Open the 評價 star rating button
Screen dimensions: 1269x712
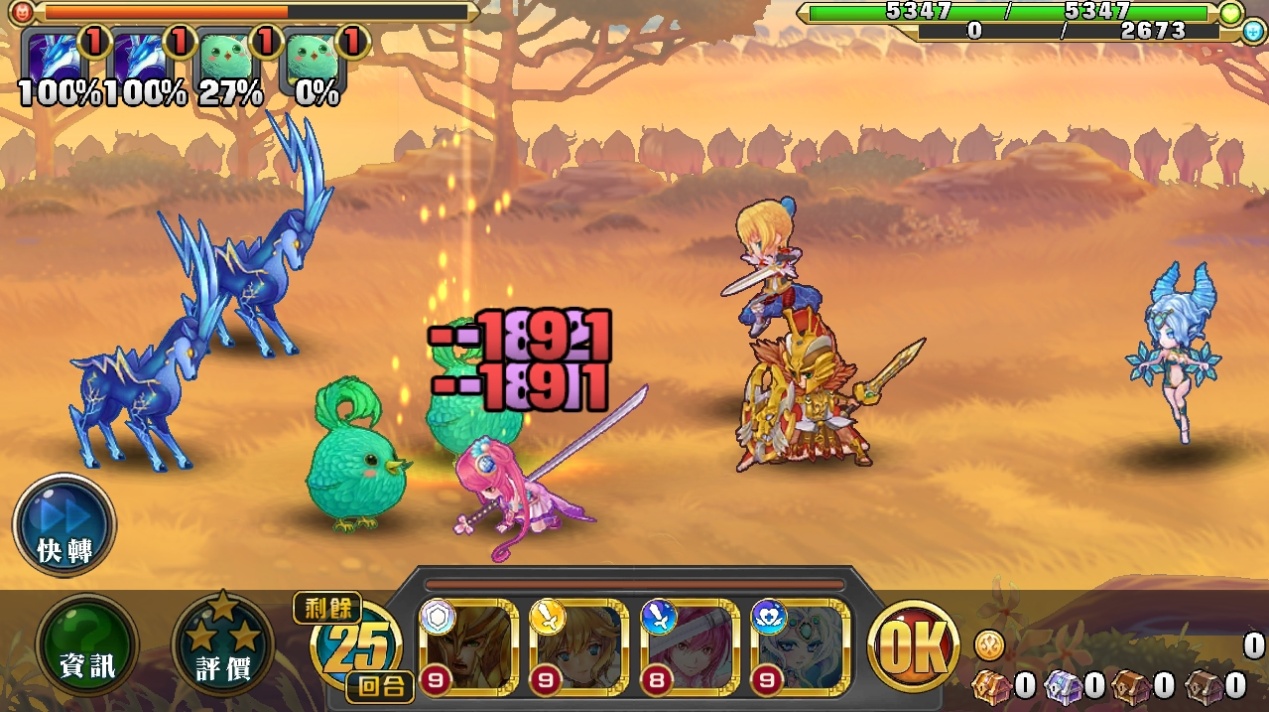click(223, 646)
